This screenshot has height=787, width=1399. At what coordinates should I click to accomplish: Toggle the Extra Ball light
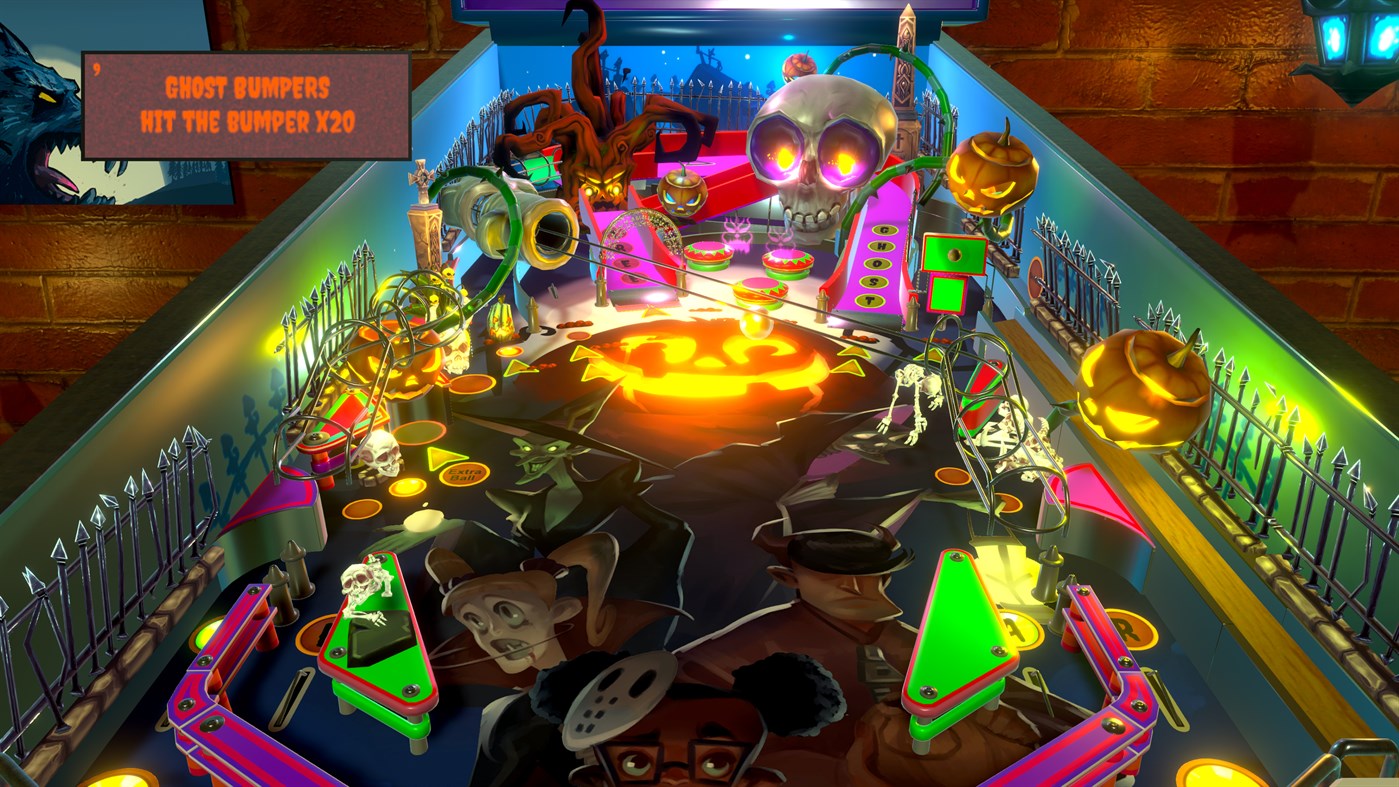pyautogui.click(x=463, y=472)
